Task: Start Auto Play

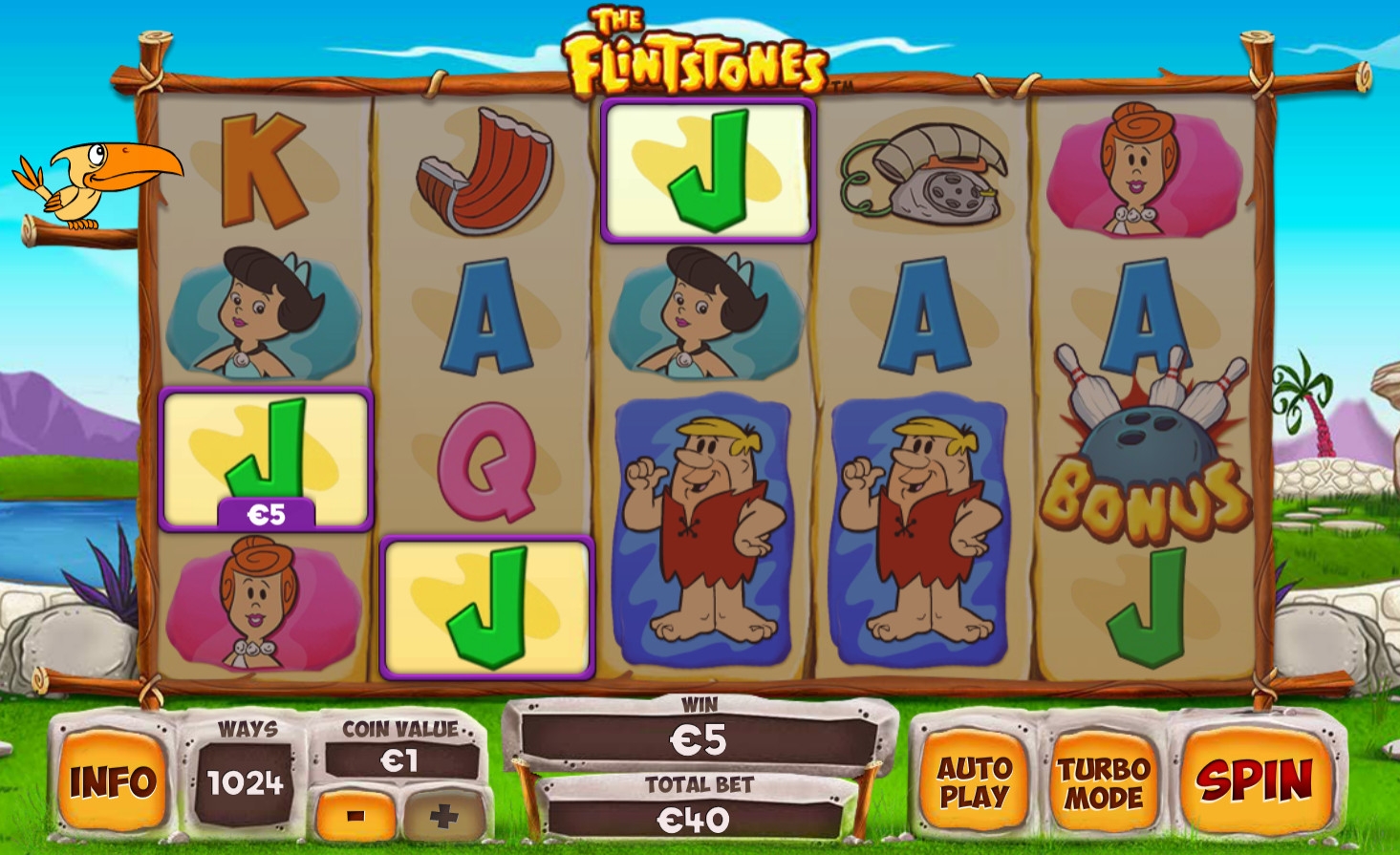Action: 974,781
